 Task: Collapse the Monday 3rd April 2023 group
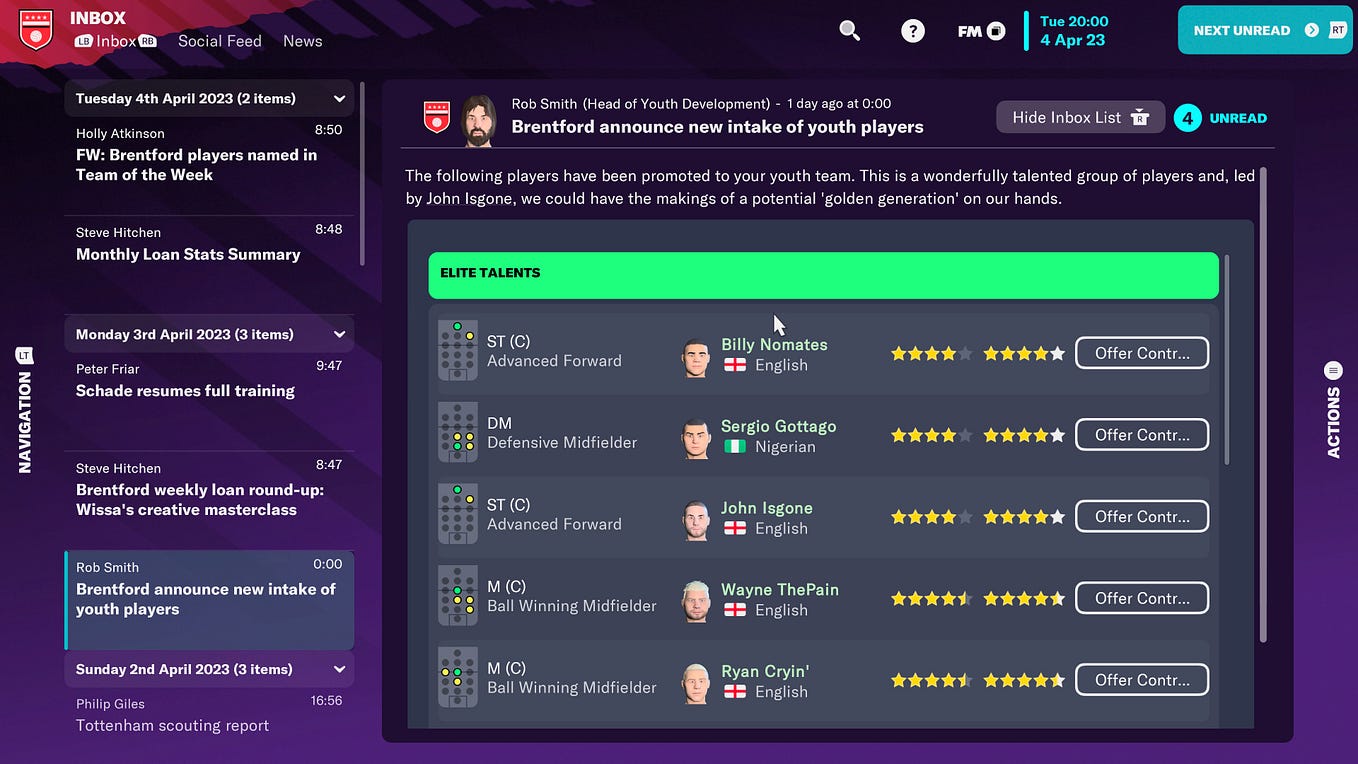pos(338,333)
